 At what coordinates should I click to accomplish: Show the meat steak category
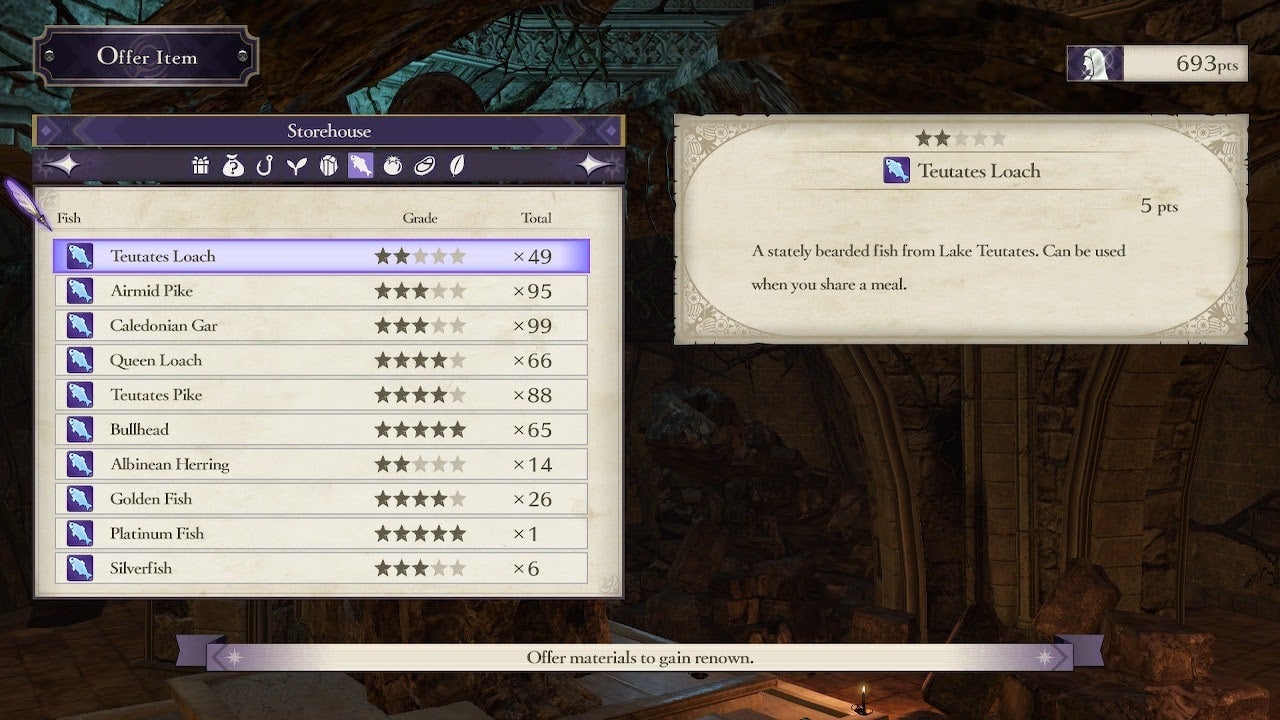point(425,166)
